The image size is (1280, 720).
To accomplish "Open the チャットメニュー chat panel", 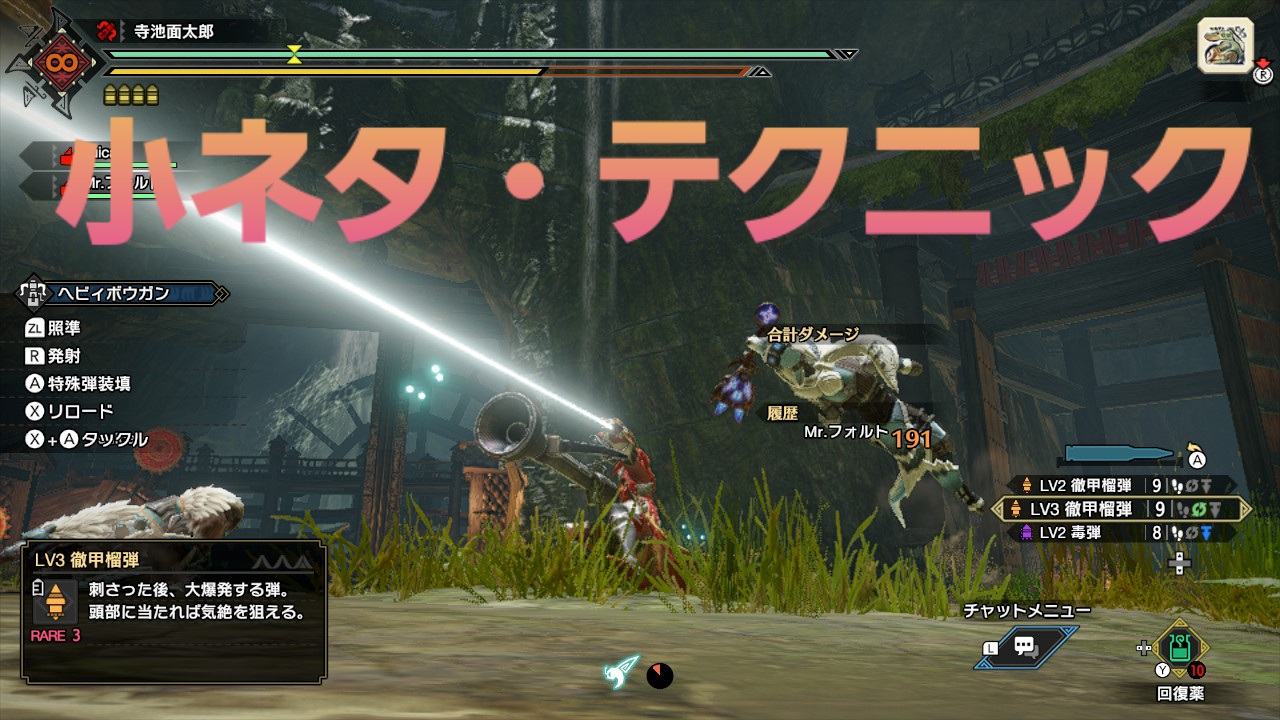I will pos(1025,646).
